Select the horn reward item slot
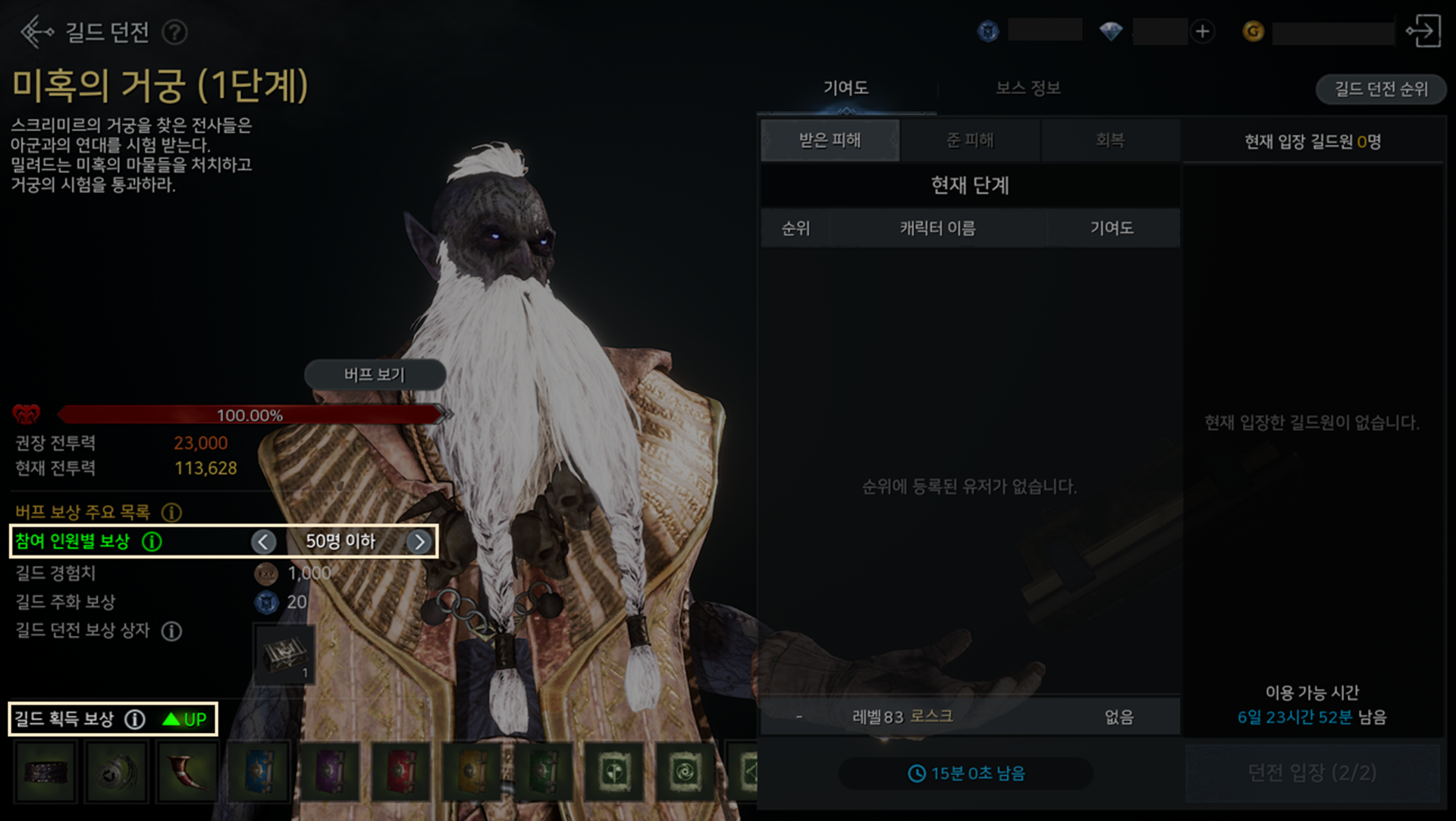Image resolution: width=1456 pixels, height=821 pixels. coord(187,772)
